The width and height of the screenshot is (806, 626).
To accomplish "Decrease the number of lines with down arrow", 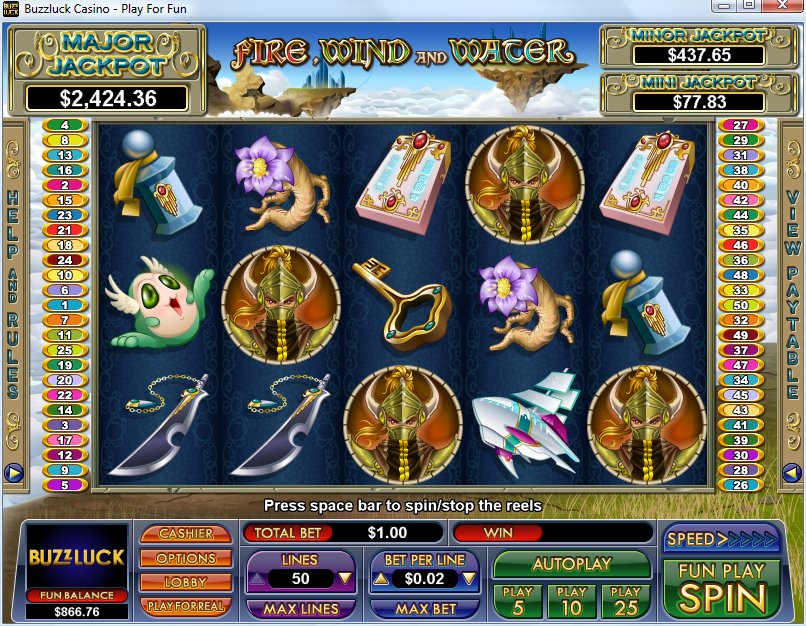I will pos(344,578).
